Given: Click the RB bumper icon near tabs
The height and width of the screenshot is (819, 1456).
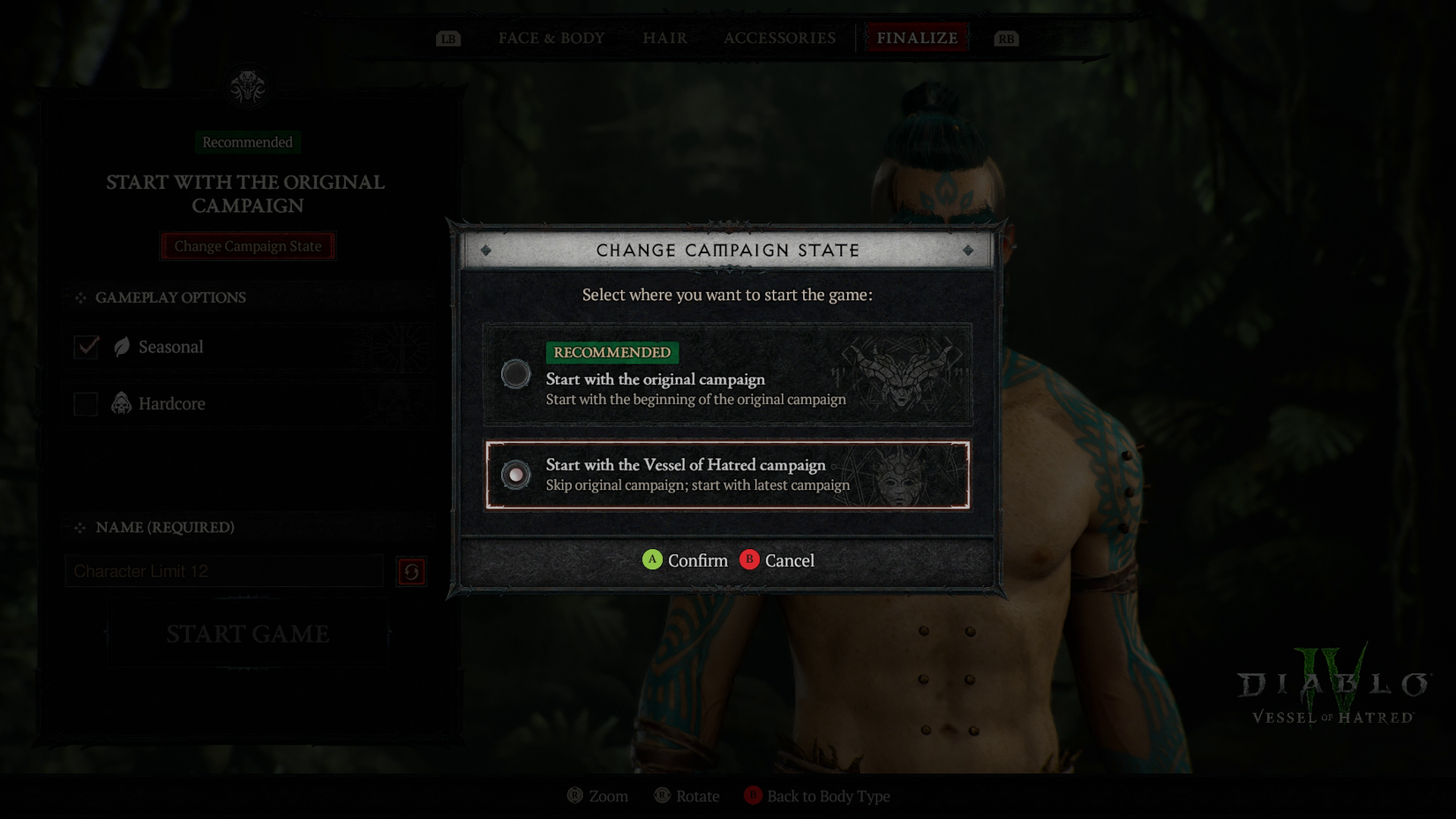Looking at the screenshot, I should click(x=1006, y=38).
